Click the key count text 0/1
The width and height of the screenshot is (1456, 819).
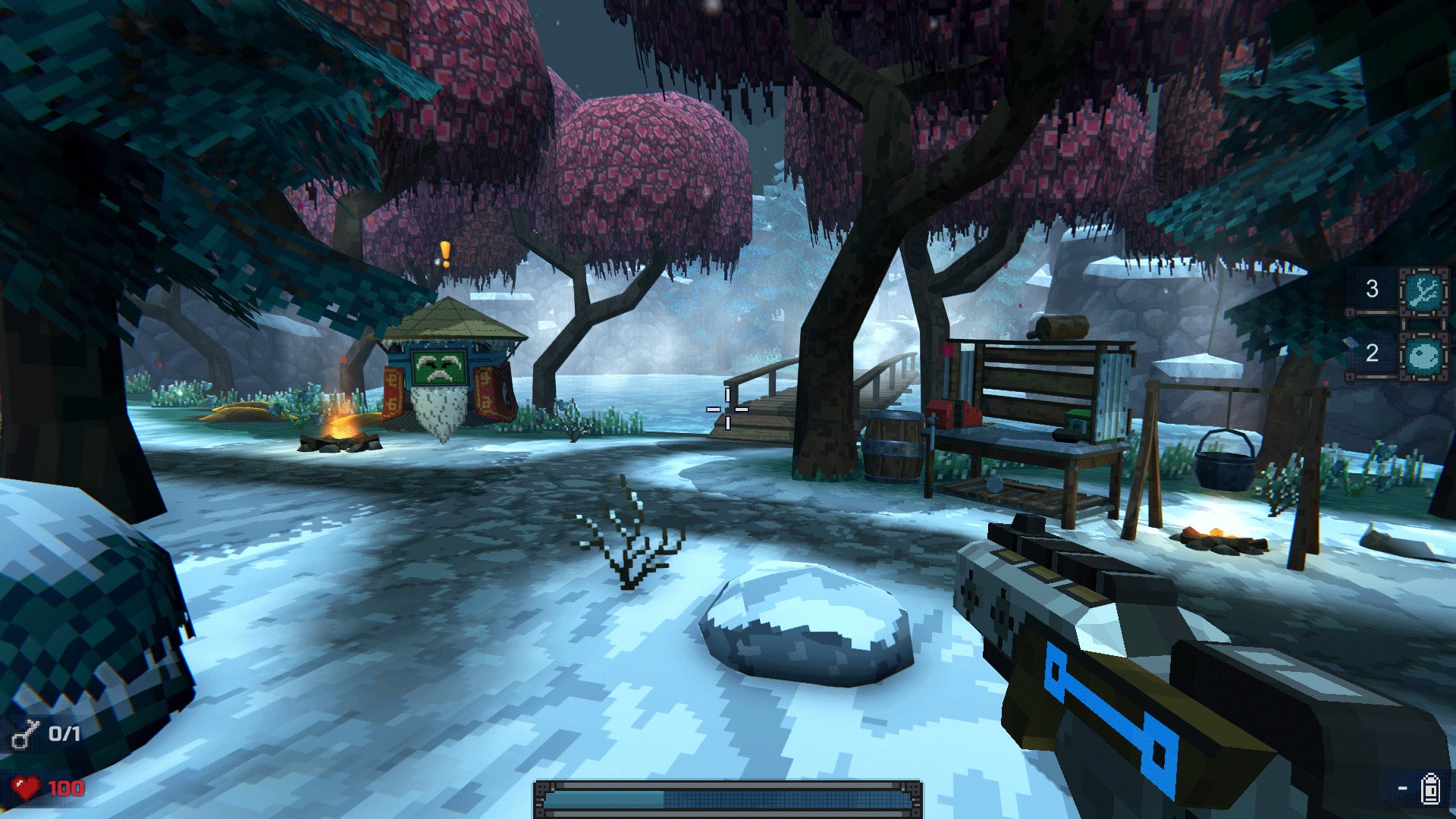click(64, 733)
